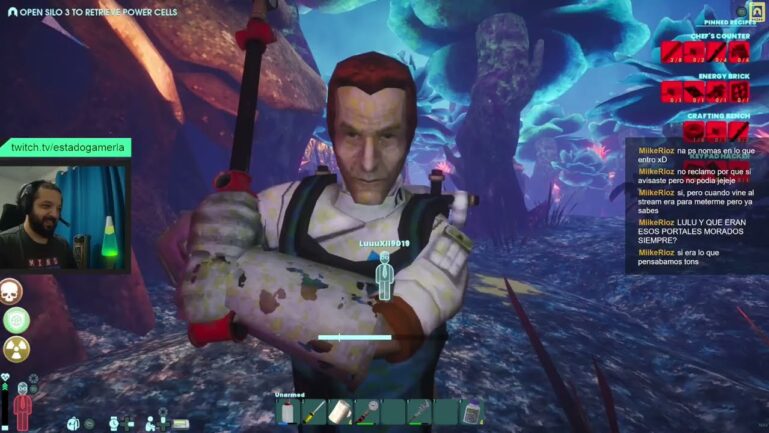Select the bottle item in the hotbar
This screenshot has width=769, height=433.
(x=289, y=412)
